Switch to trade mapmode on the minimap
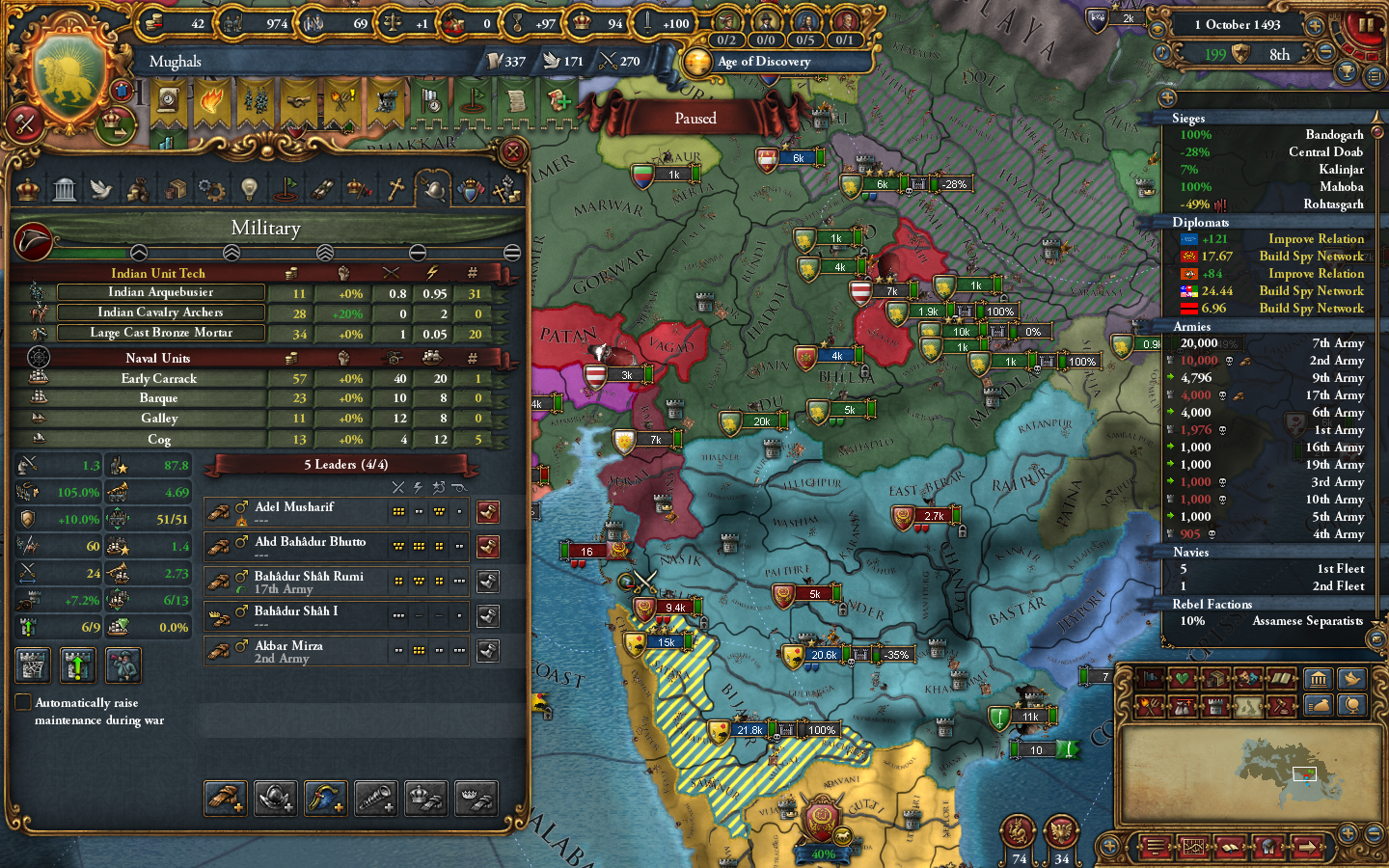 coord(1215,678)
